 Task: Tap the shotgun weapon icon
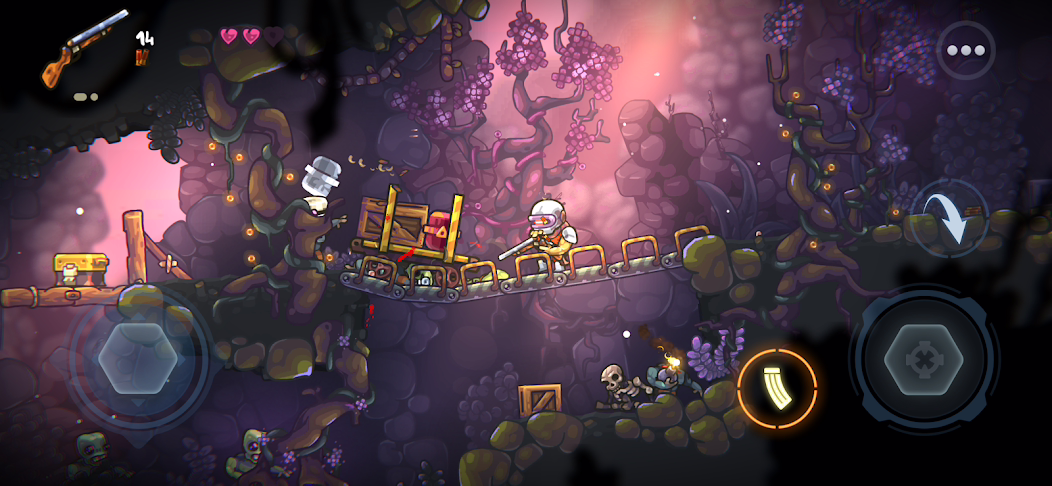click(x=86, y=46)
